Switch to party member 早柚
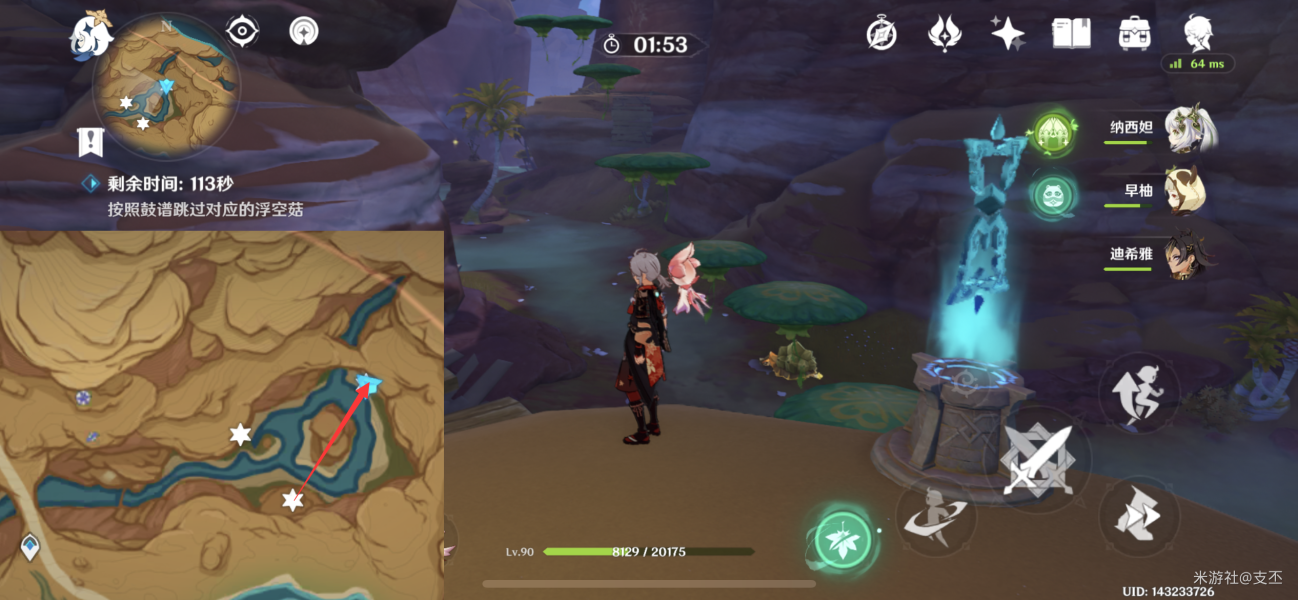This screenshot has width=1298, height=600. [1185, 190]
